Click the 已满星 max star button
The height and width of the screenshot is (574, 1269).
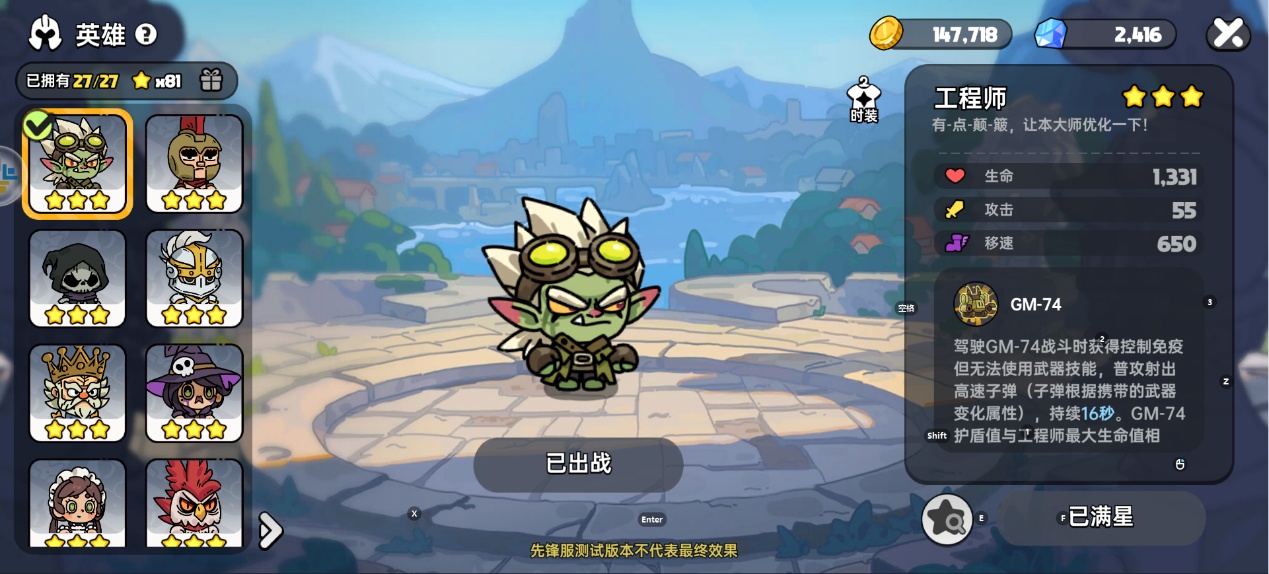[1101, 517]
